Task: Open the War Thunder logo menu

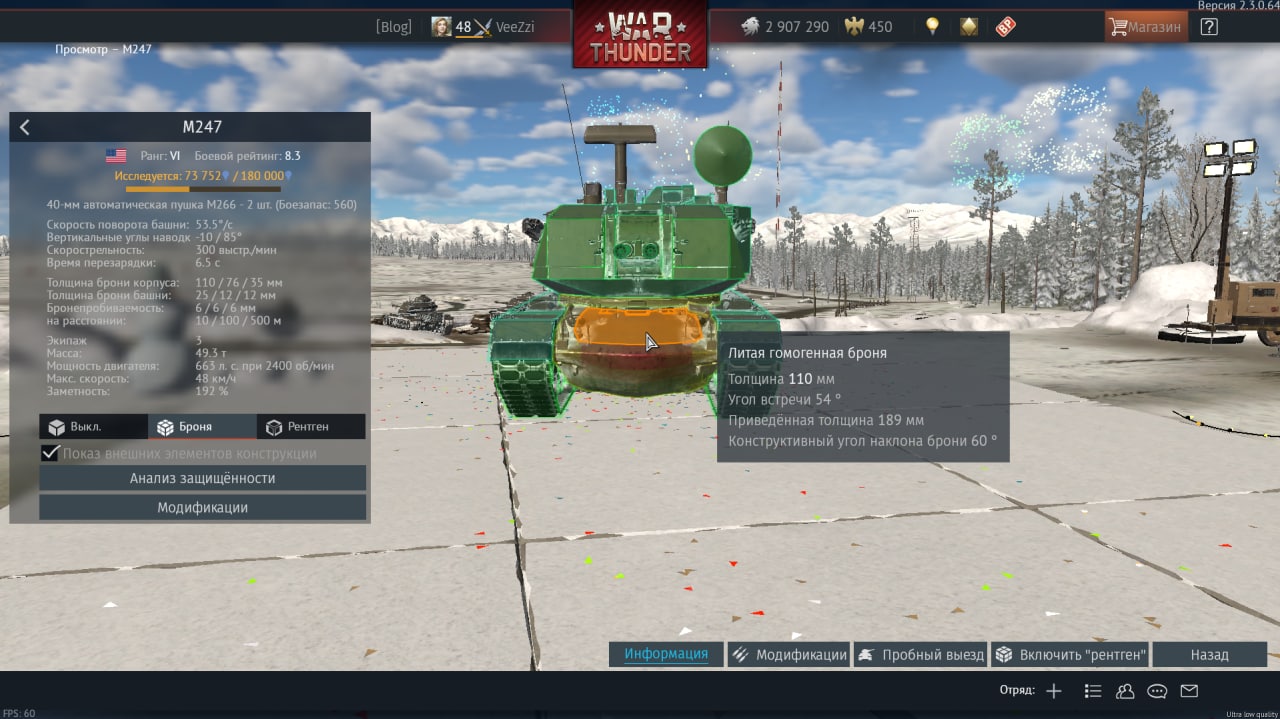Action: [x=640, y=37]
